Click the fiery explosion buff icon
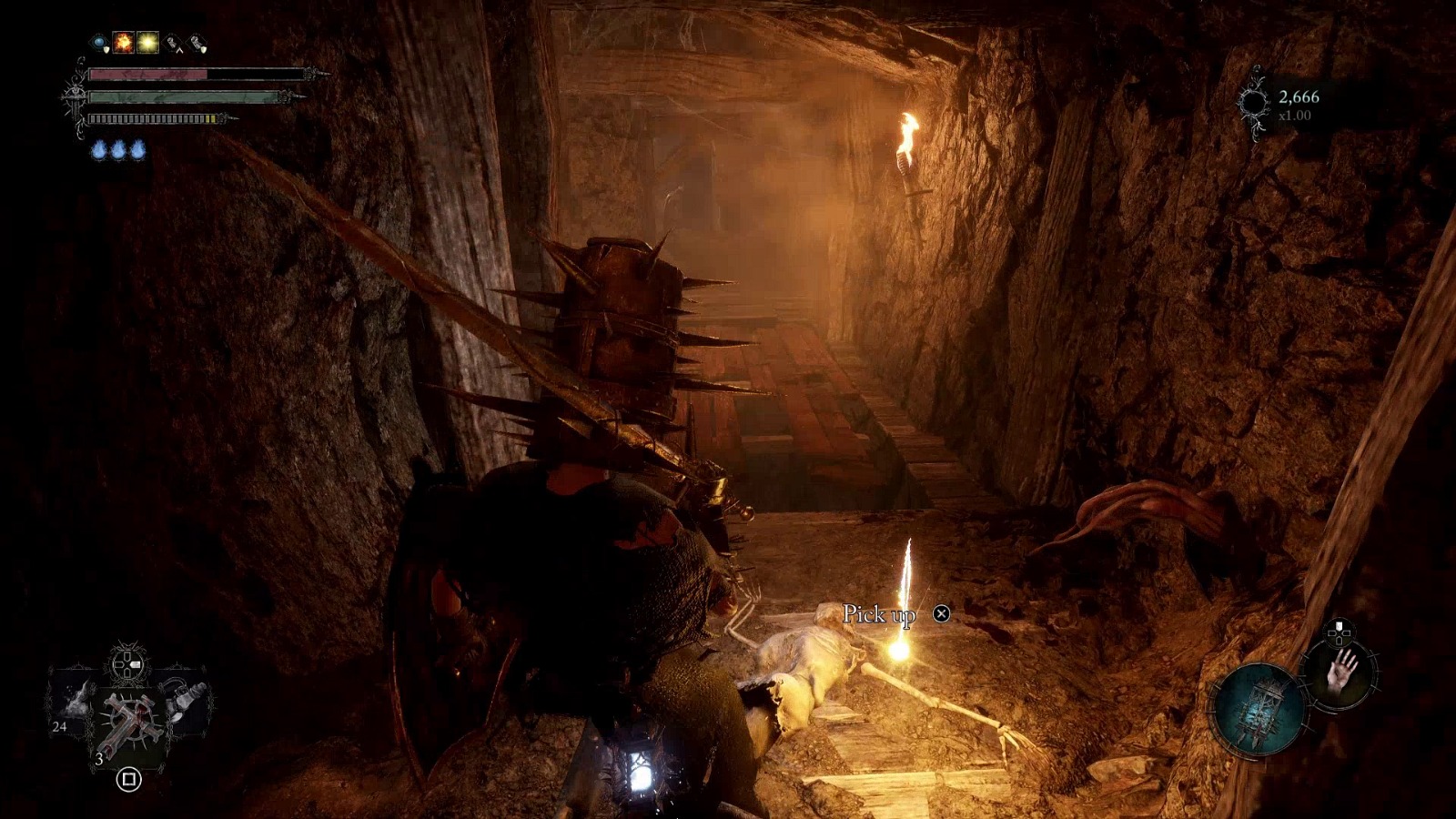 pos(123,42)
